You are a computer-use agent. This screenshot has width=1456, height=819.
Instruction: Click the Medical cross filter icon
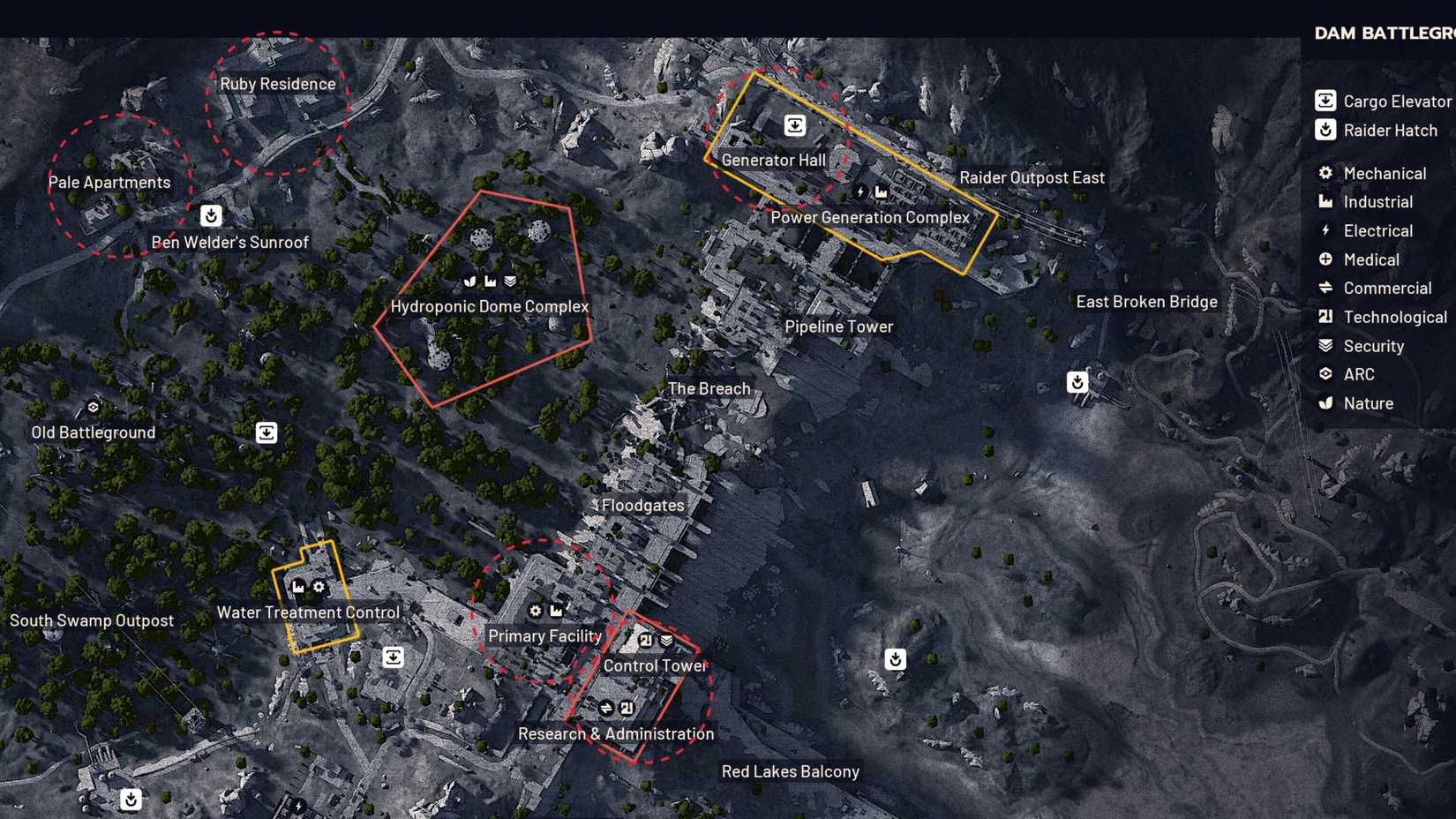(1325, 259)
